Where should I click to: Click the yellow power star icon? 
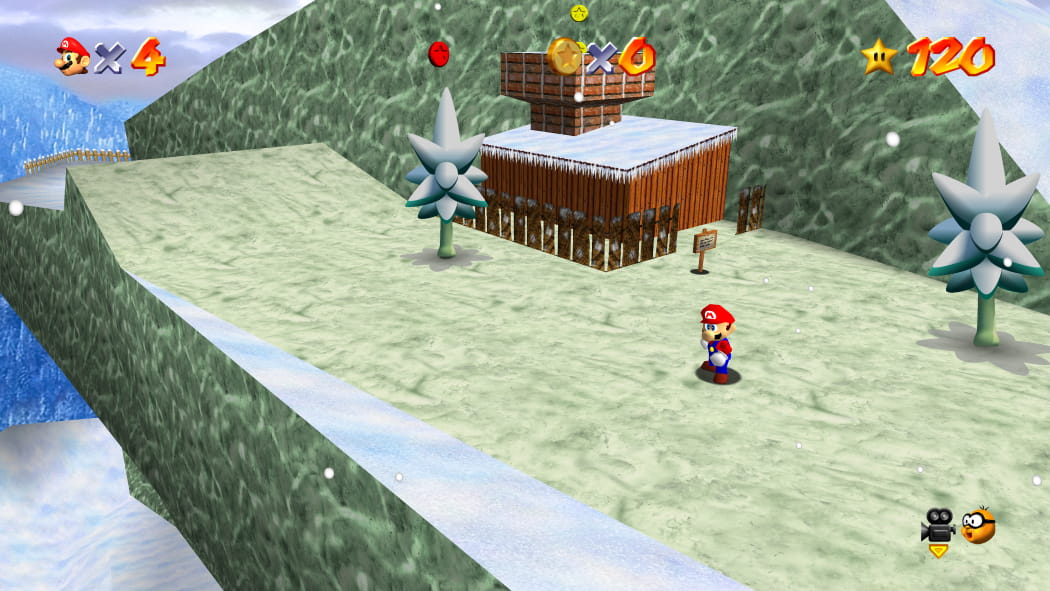pyautogui.click(x=880, y=56)
